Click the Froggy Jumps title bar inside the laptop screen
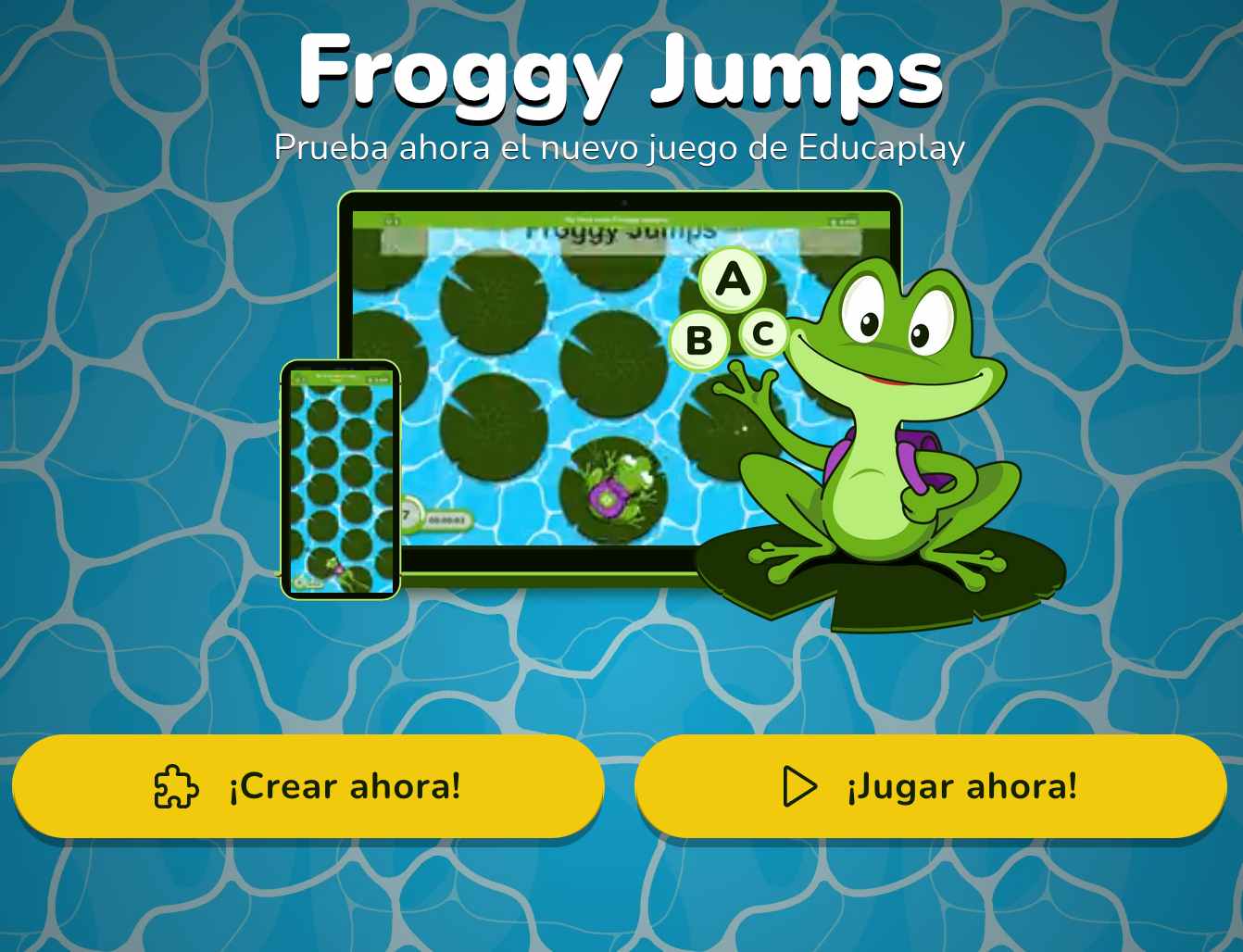Image resolution: width=1243 pixels, height=952 pixels. pyautogui.click(x=619, y=232)
